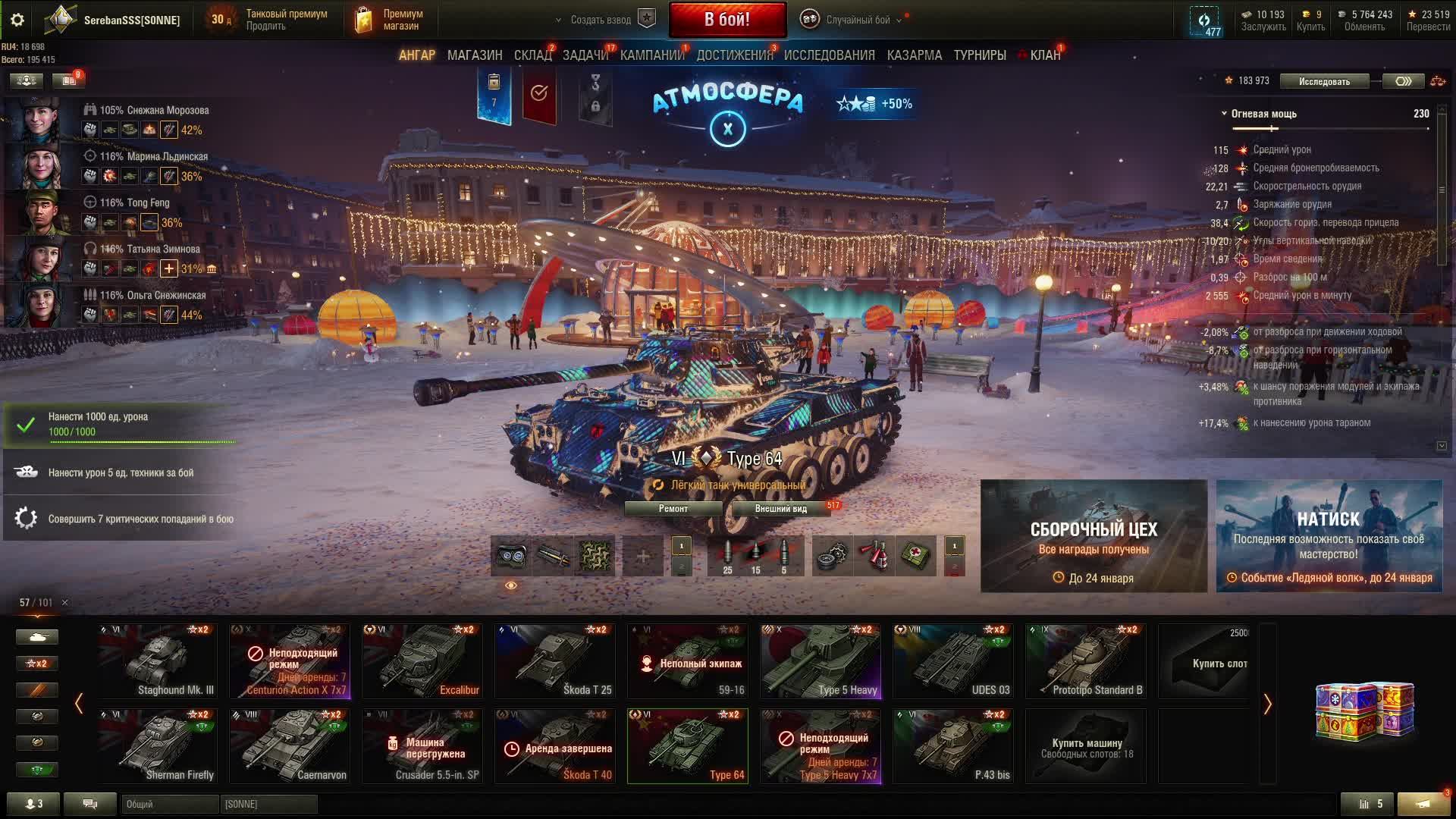Show the ДОСТИЖЕНИЯ tab

734,55
